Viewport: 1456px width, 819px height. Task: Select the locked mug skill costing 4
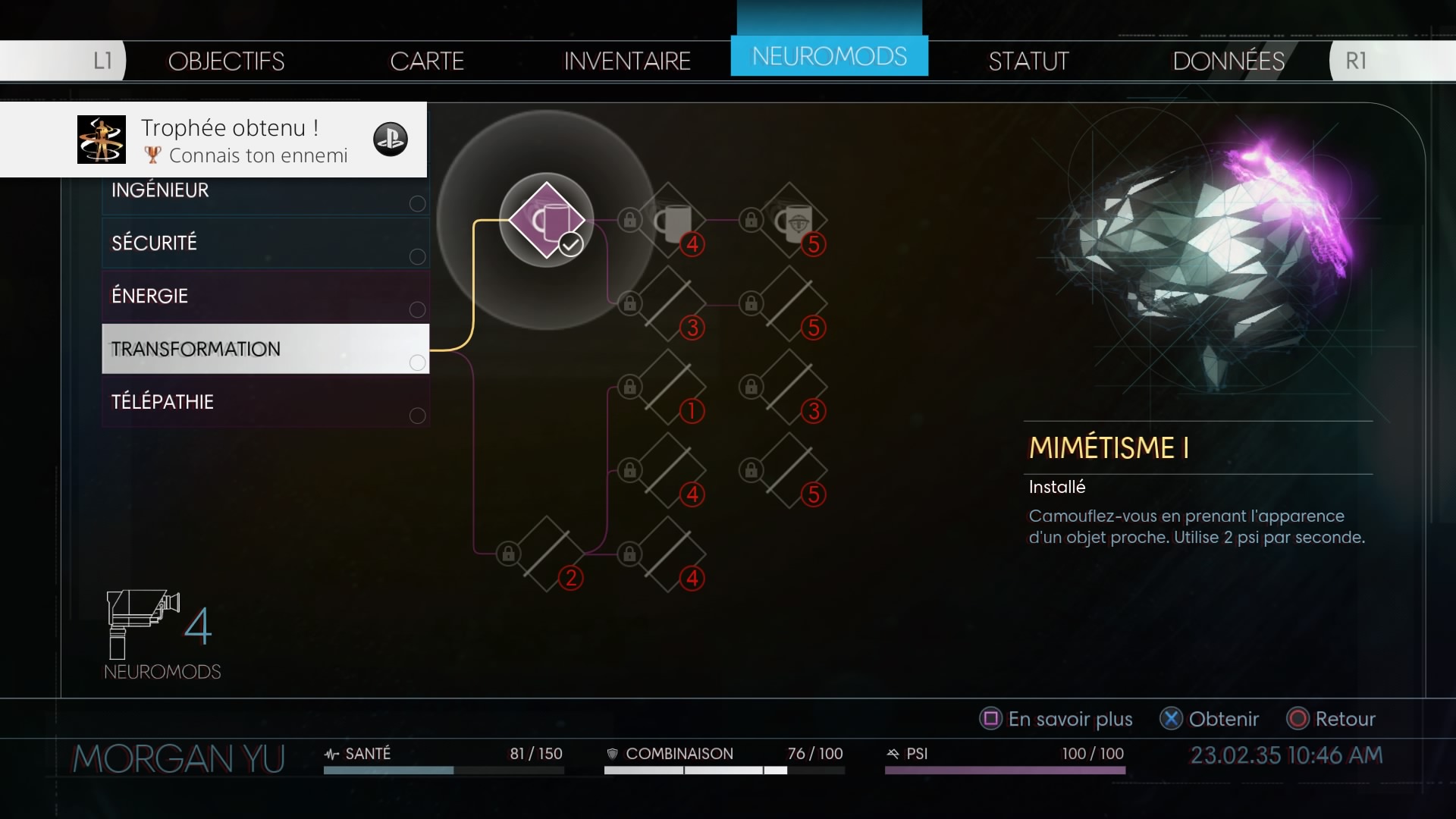[x=668, y=221]
